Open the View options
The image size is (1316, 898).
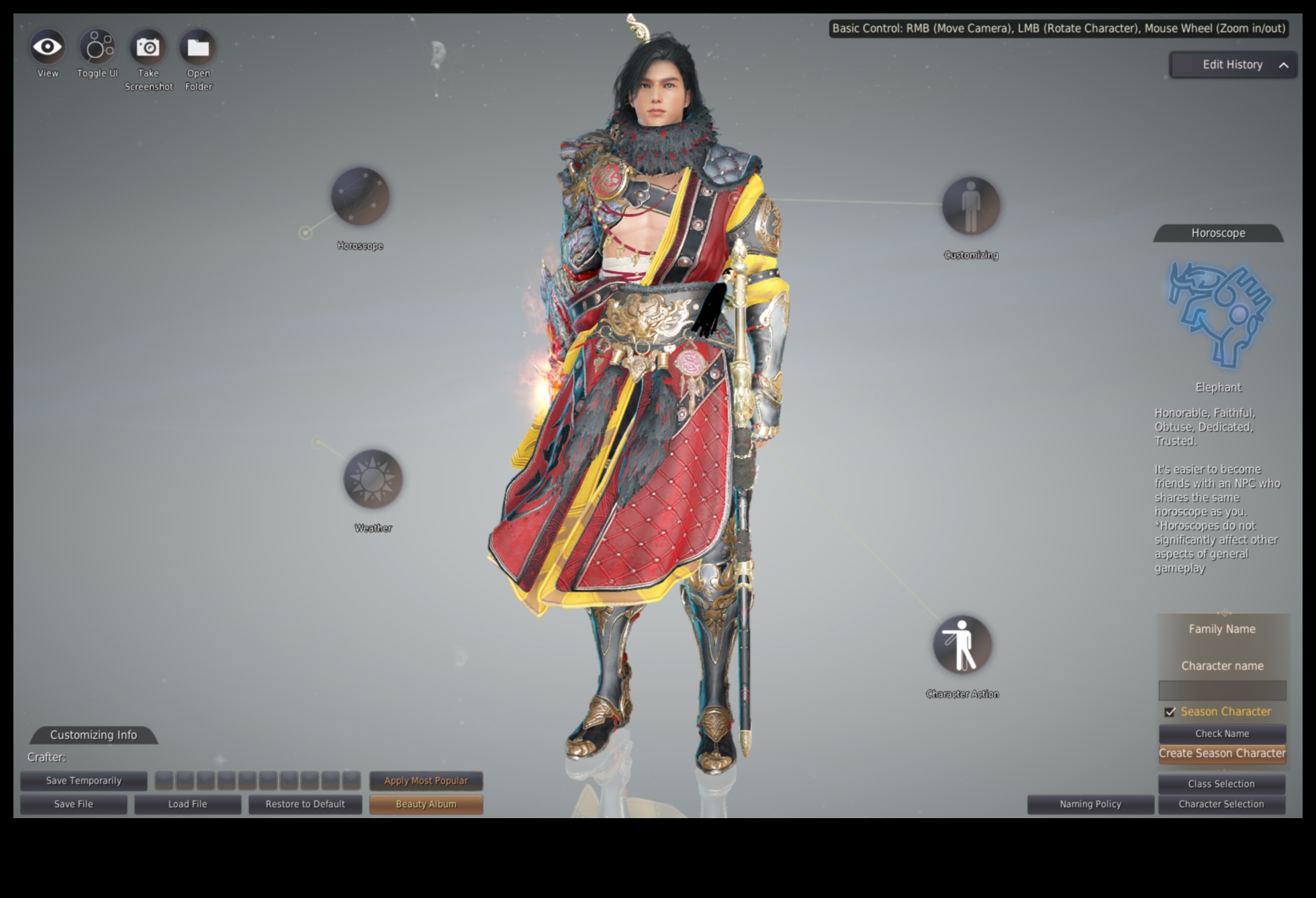(48, 48)
